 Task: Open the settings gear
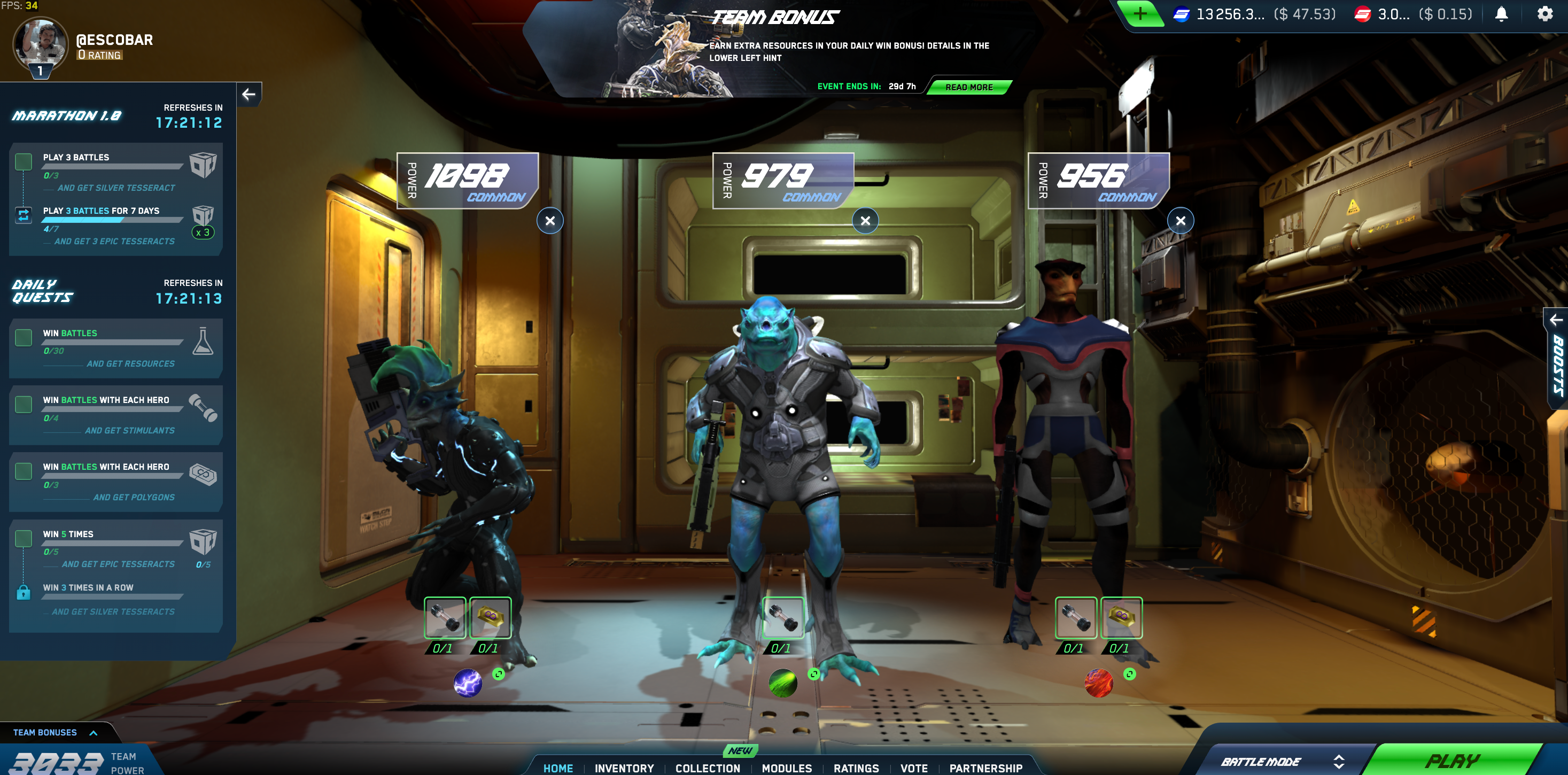1544,13
